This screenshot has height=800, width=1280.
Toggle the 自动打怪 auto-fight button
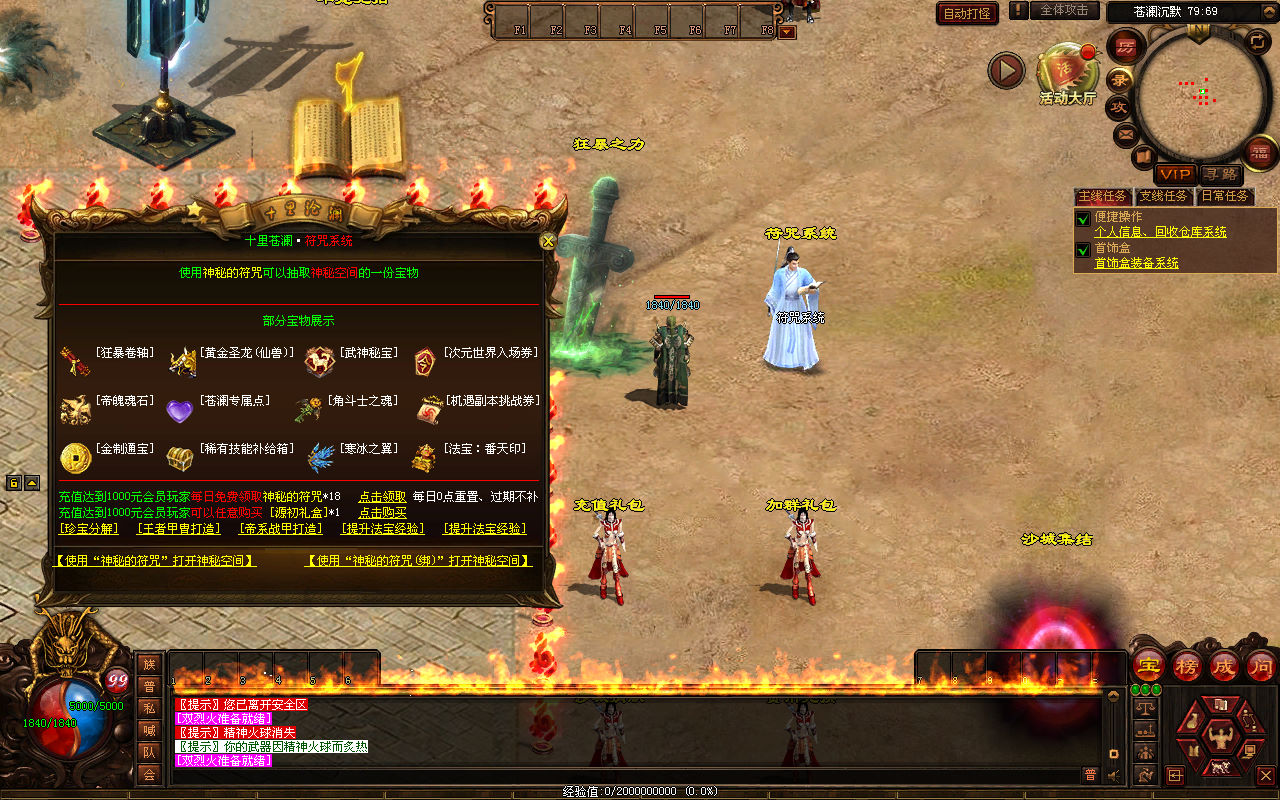(967, 13)
